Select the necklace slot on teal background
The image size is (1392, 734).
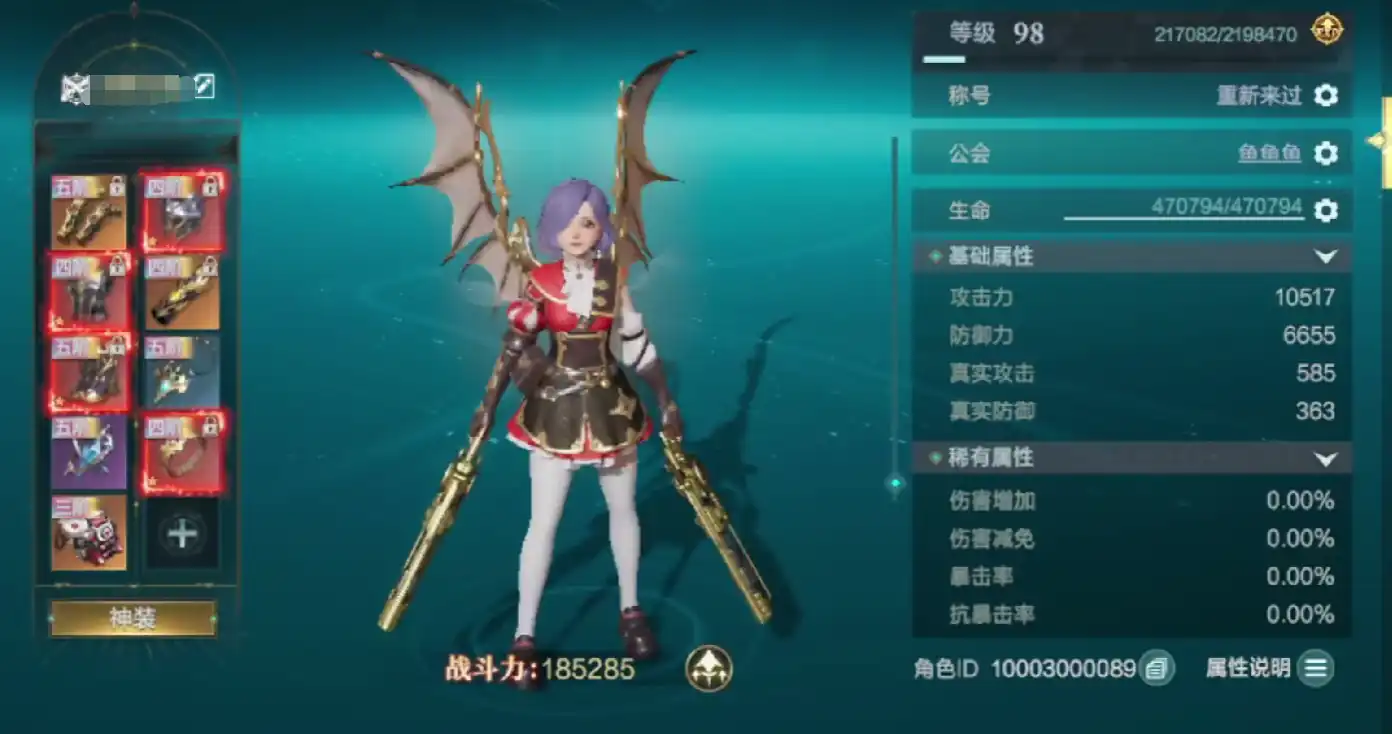pyautogui.click(x=184, y=372)
